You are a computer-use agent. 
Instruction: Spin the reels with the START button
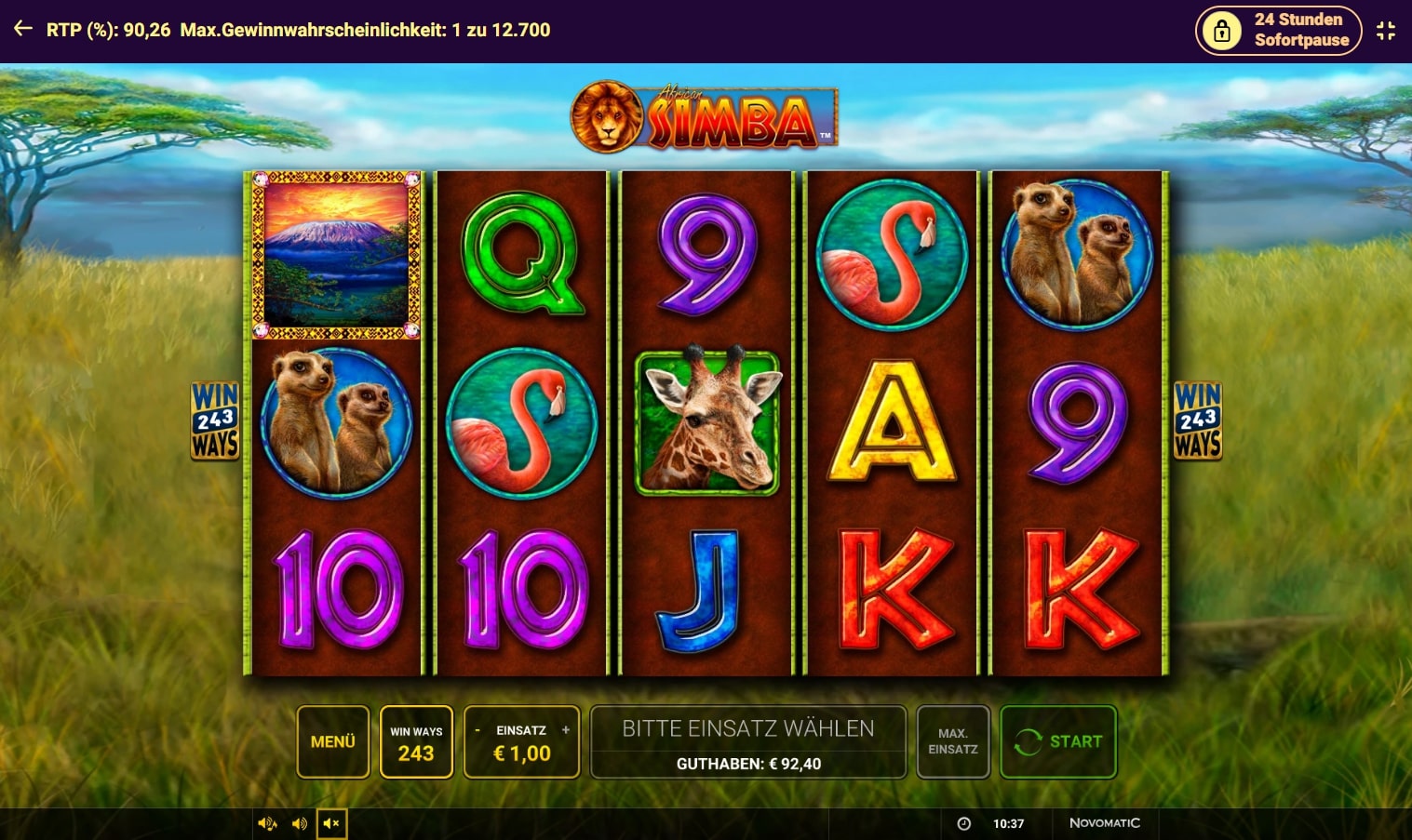click(x=1058, y=741)
